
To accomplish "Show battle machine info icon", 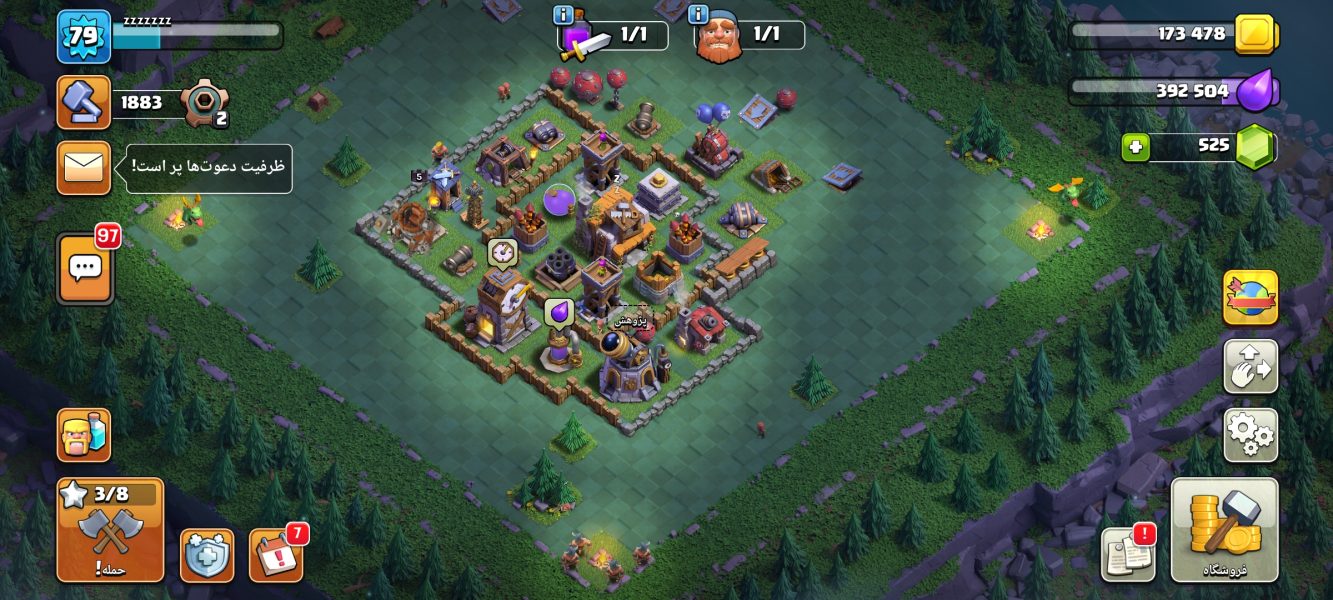I will point(699,15).
